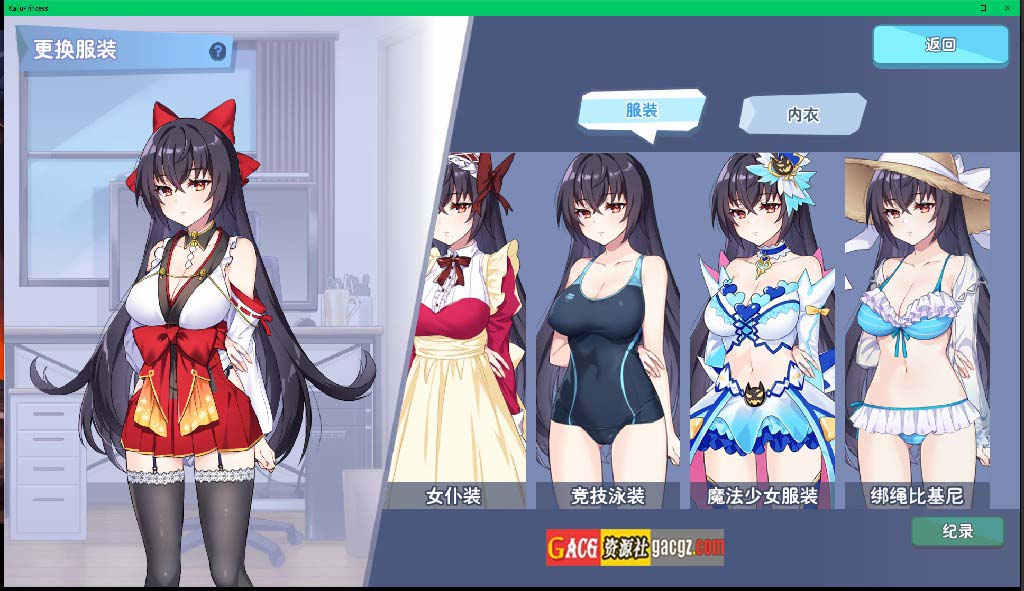Click the 返回 (return) button
Screen dimensions: 1024x591
click(940, 45)
